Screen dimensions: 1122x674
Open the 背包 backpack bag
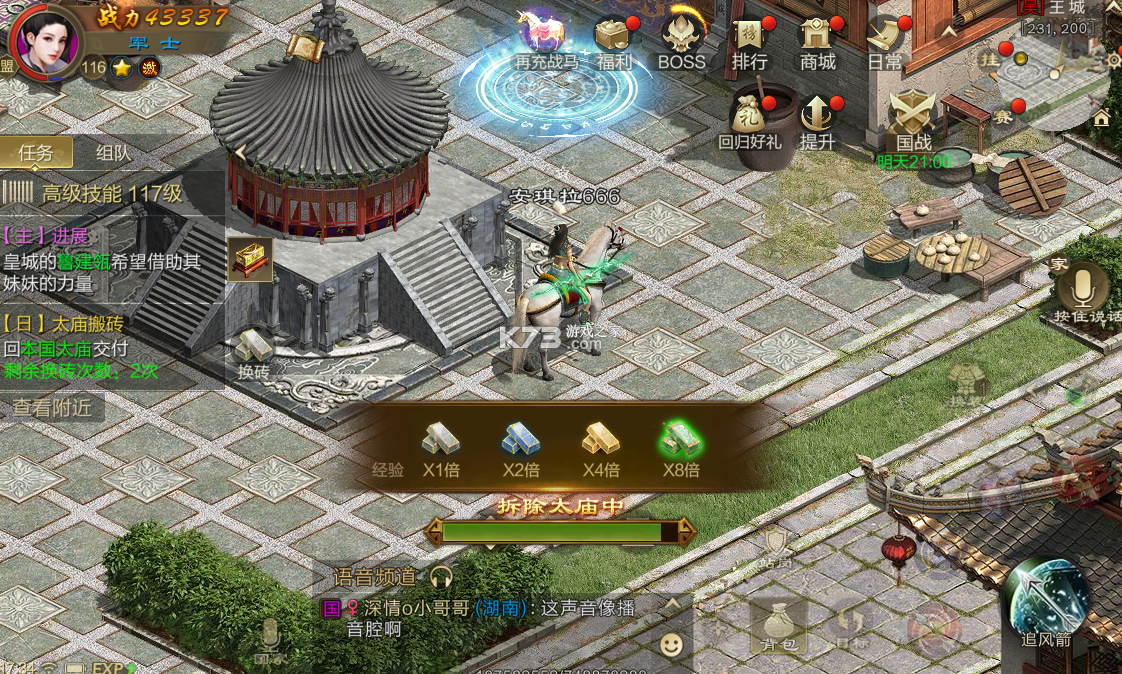(x=778, y=625)
